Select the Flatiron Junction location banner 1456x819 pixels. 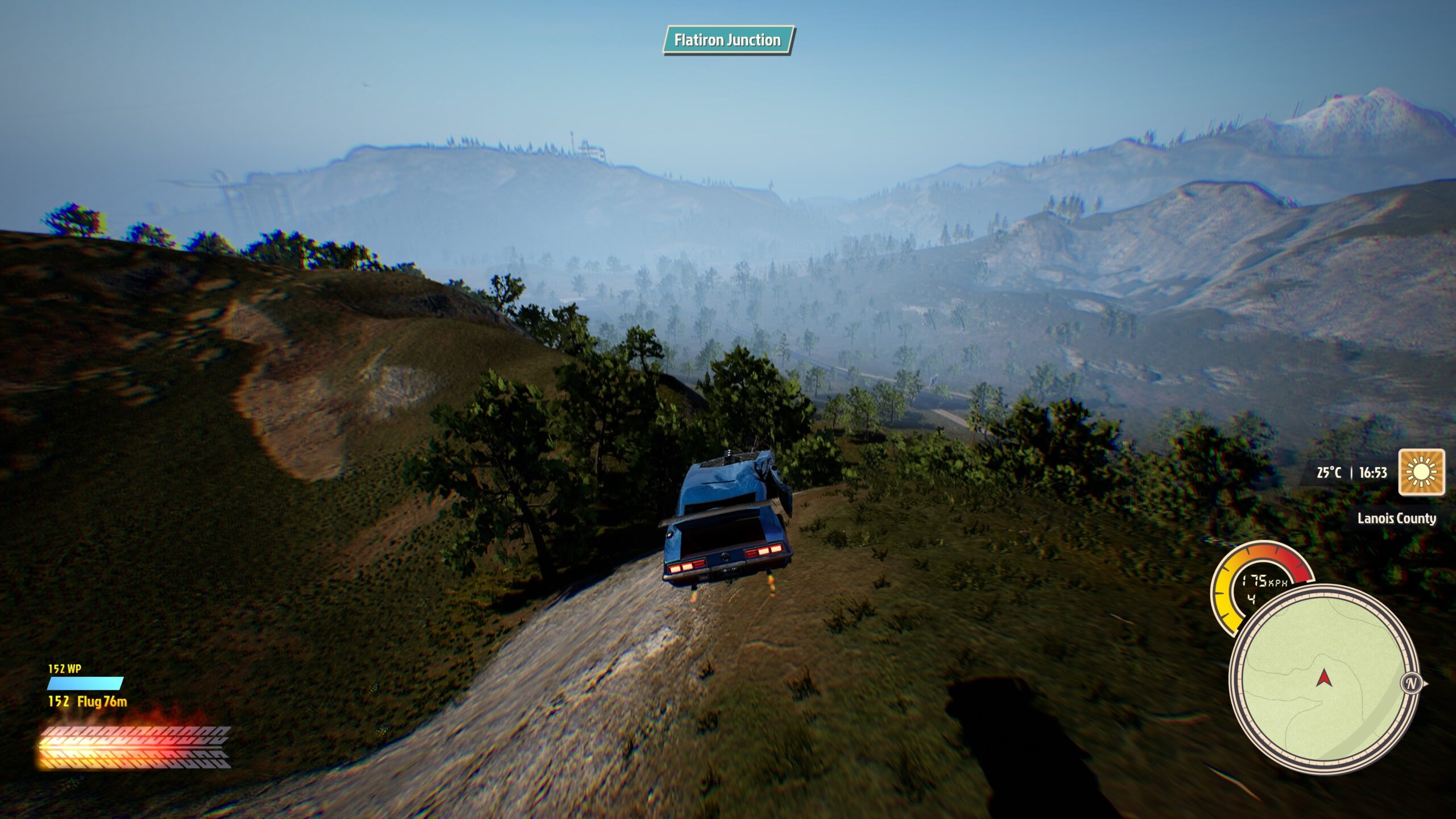(727, 40)
